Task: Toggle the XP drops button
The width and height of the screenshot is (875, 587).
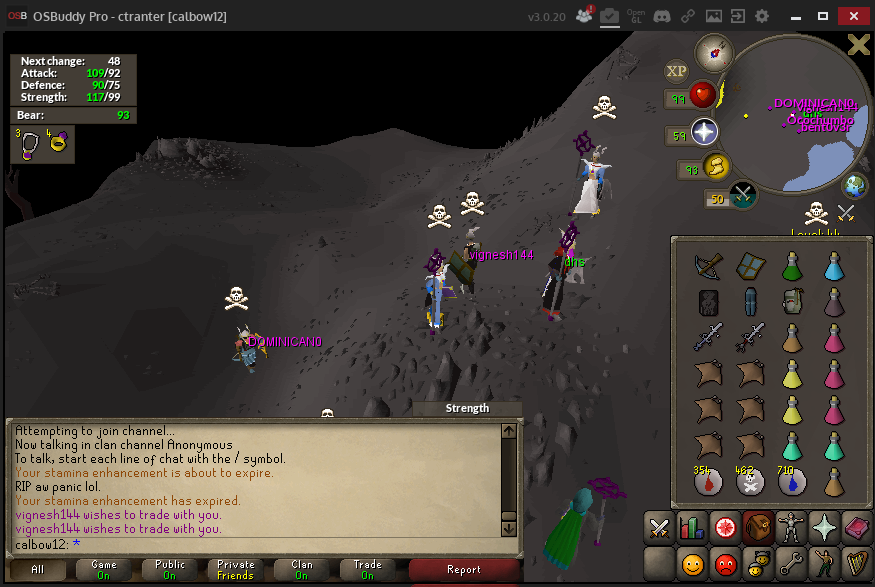Action: pyautogui.click(x=677, y=71)
